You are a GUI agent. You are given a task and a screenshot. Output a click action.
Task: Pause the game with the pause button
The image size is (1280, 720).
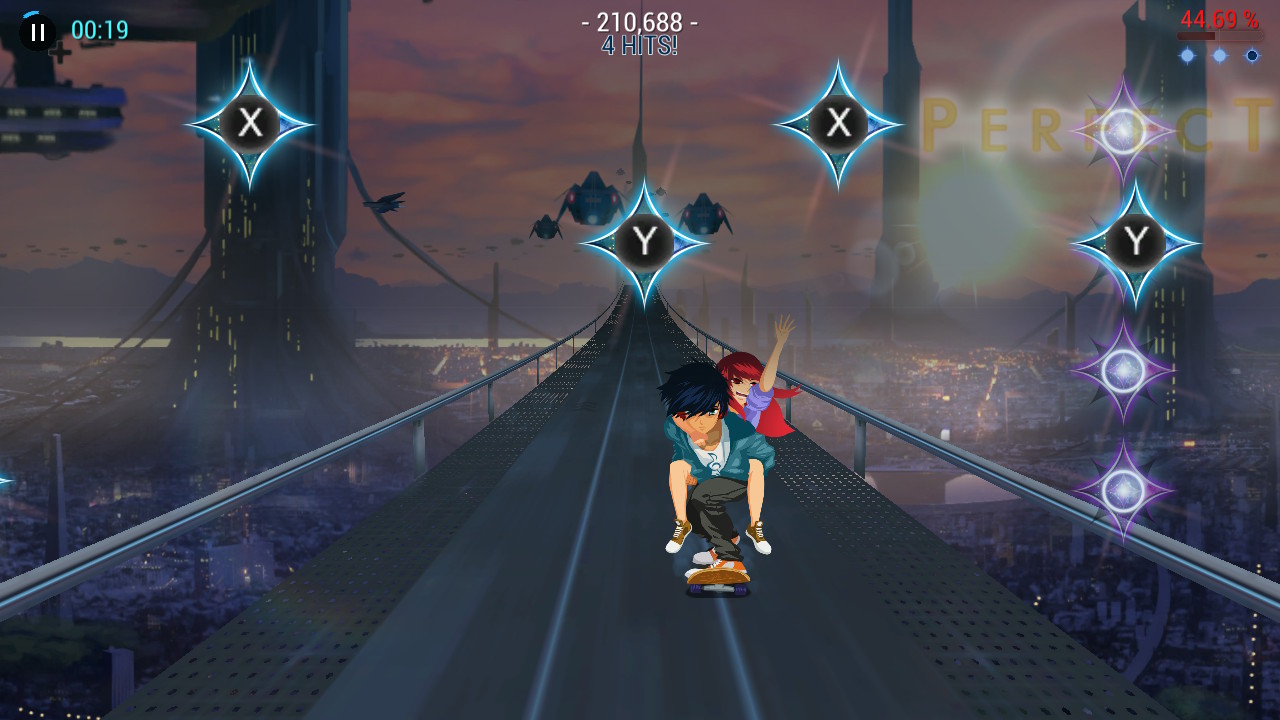pos(36,30)
